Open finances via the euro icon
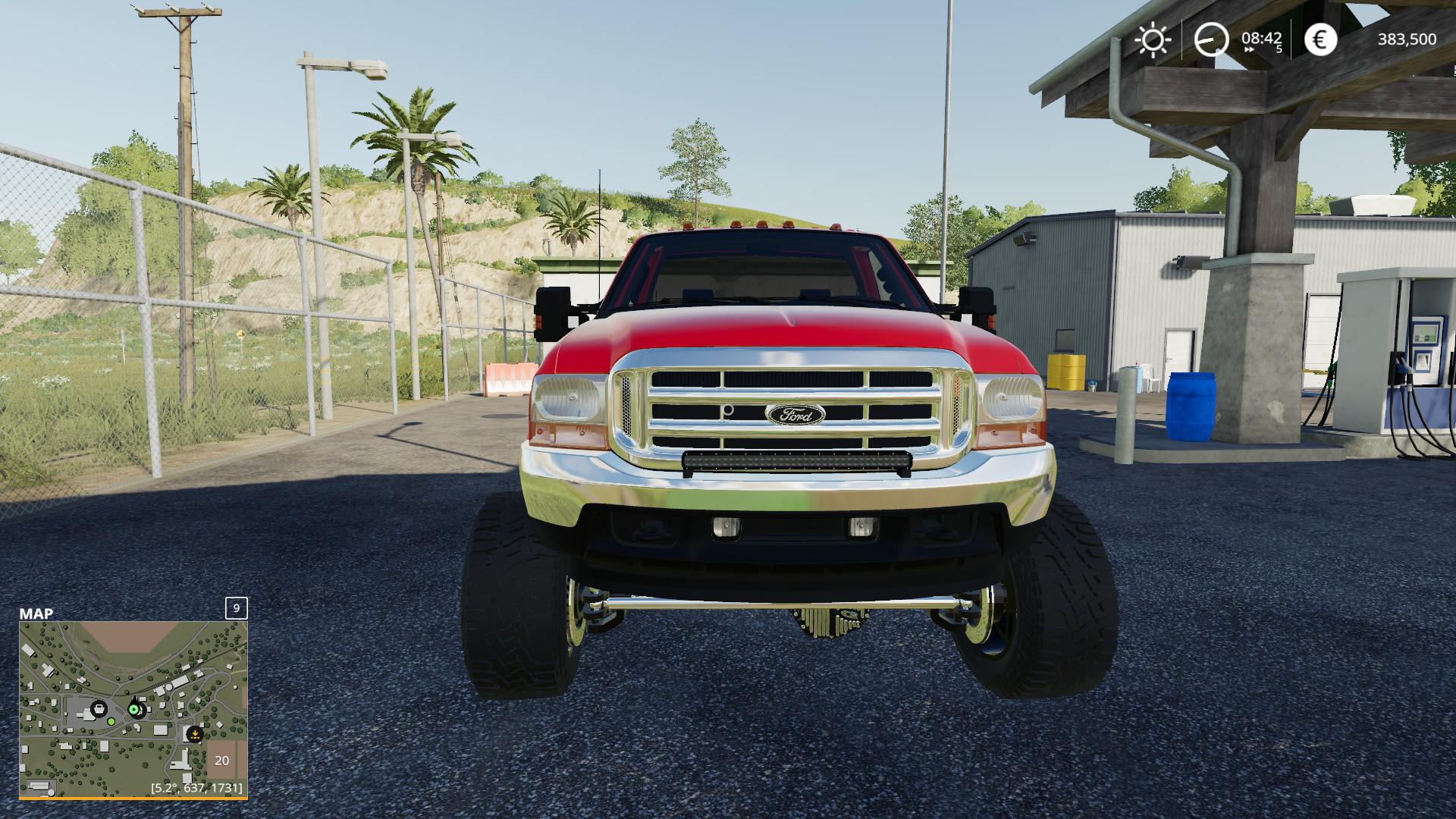 pos(1320,39)
